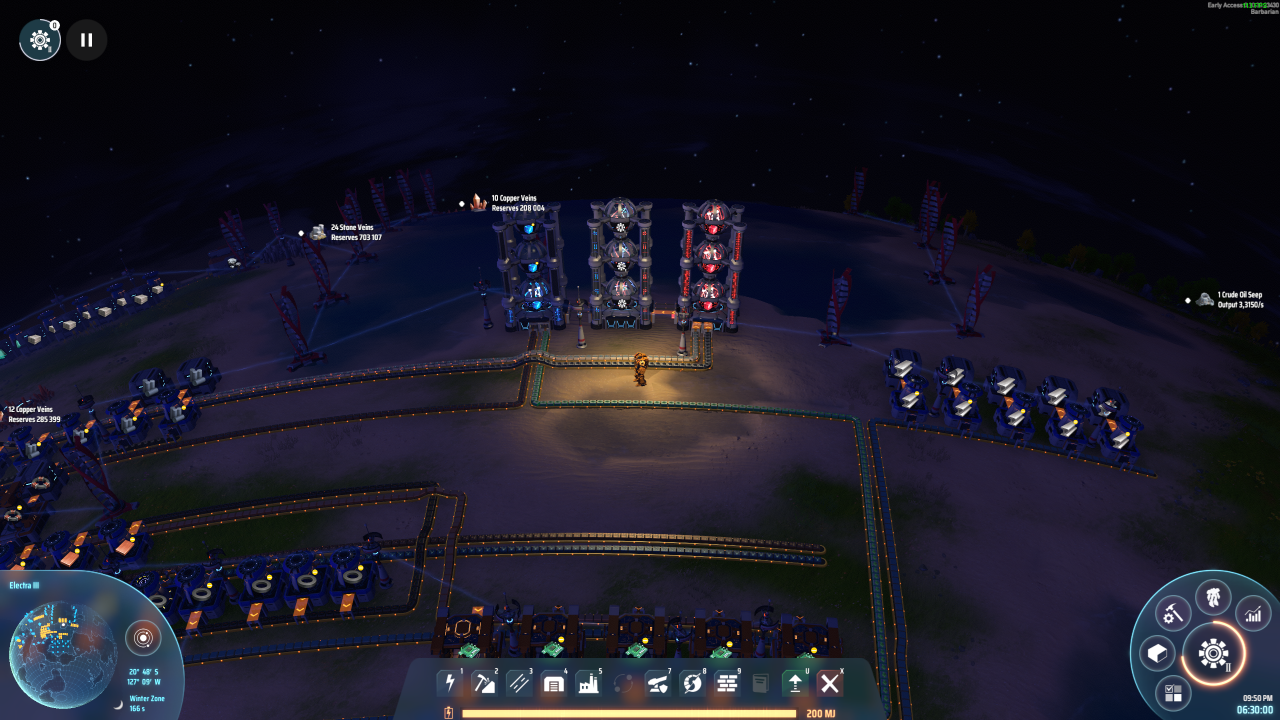Image resolution: width=1280 pixels, height=720 pixels.
Task: Open the planet globe minimap
Action: [x=62, y=642]
